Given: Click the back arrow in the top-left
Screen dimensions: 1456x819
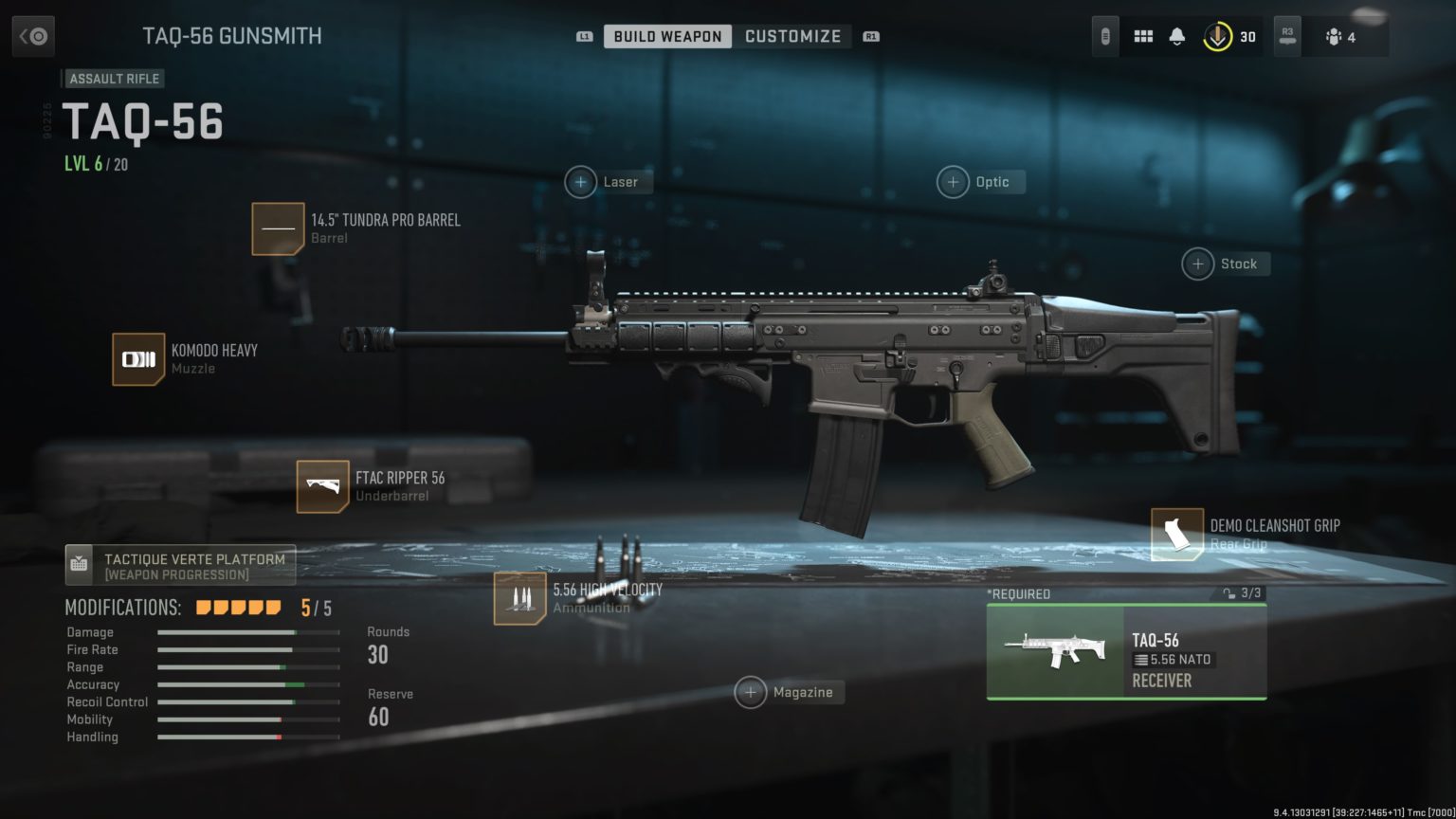Looking at the screenshot, I should (33, 35).
